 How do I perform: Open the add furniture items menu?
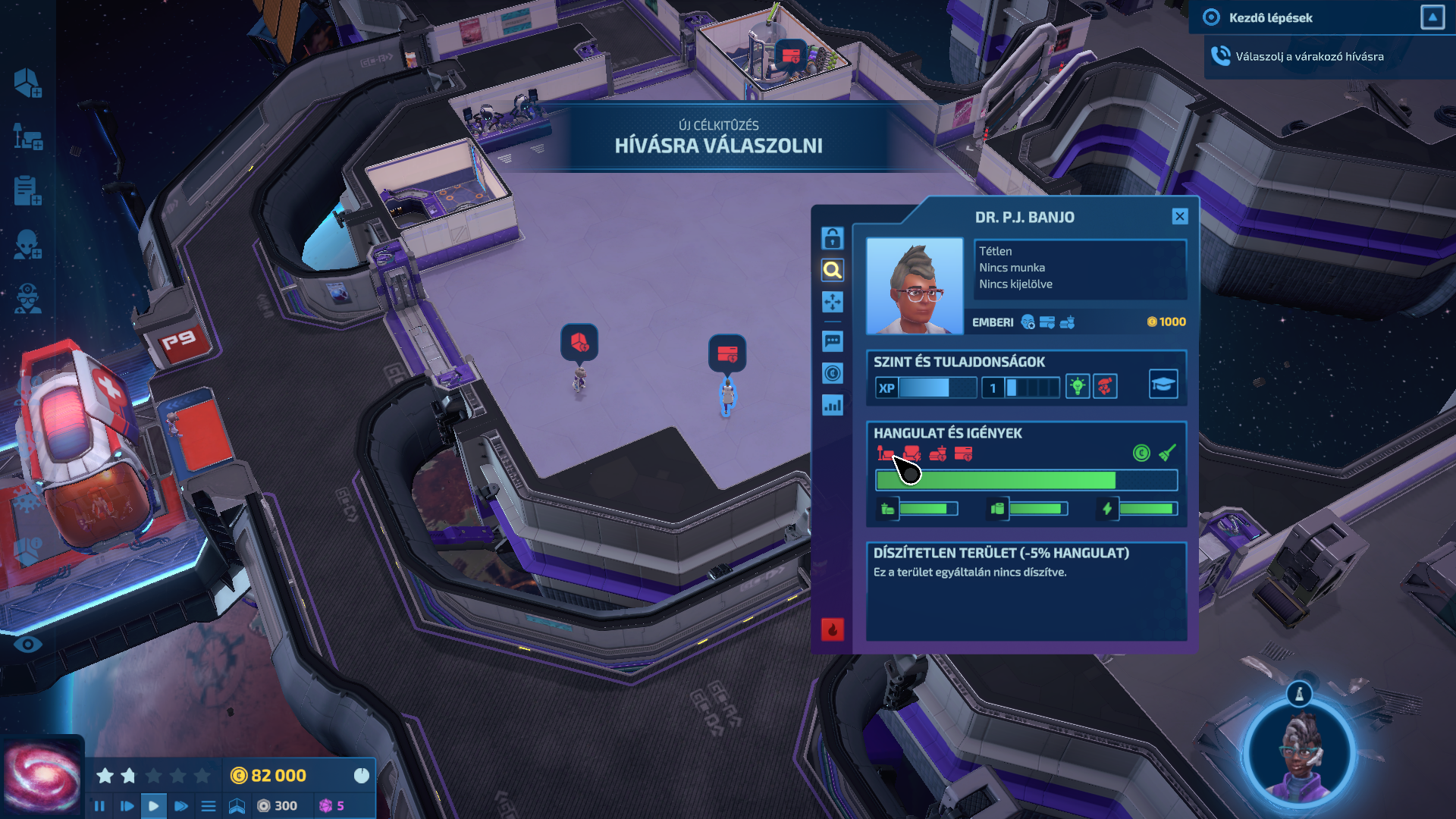click(27, 137)
